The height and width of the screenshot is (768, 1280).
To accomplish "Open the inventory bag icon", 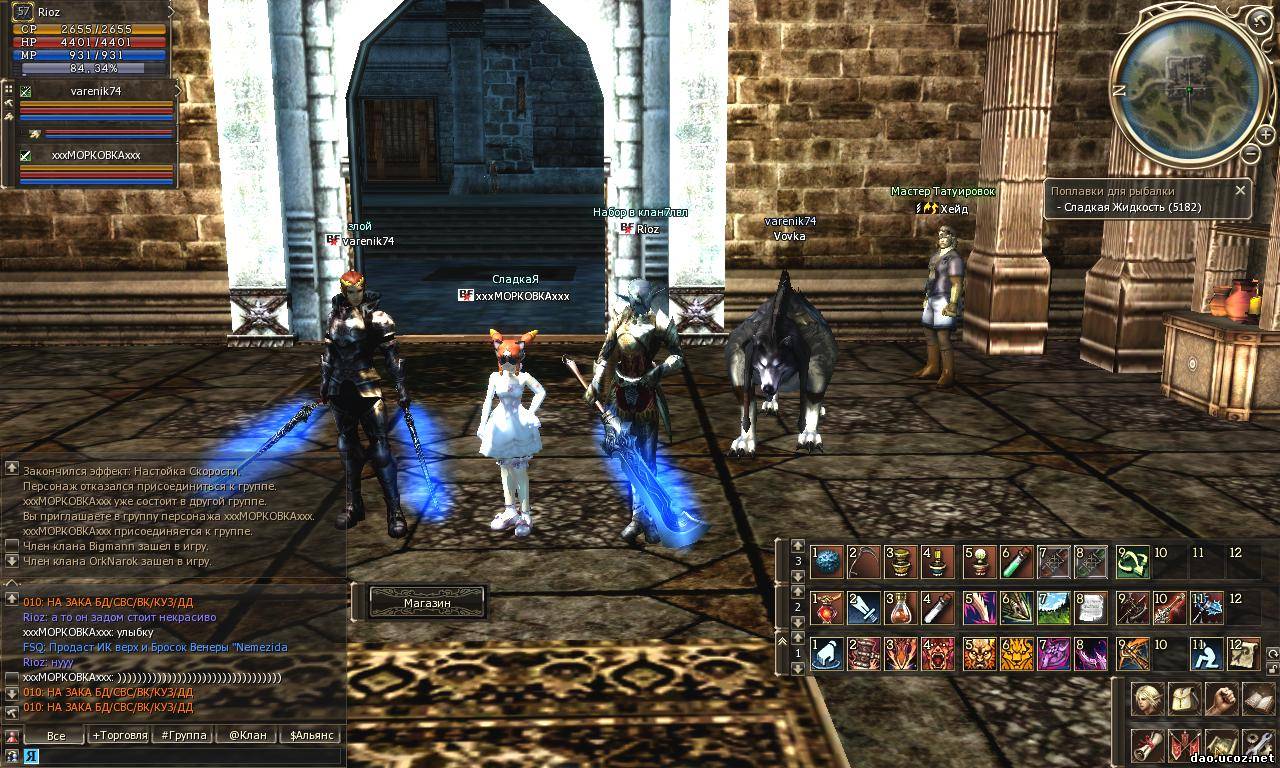I will [x=1184, y=699].
